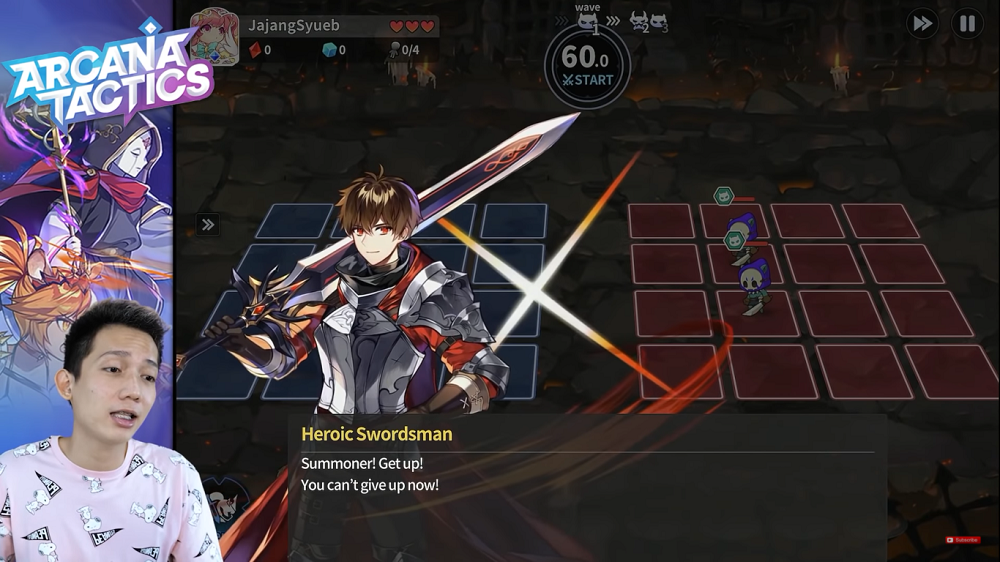The height and width of the screenshot is (562, 1000).
Task: Pause the battle
Action: [967, 24]
